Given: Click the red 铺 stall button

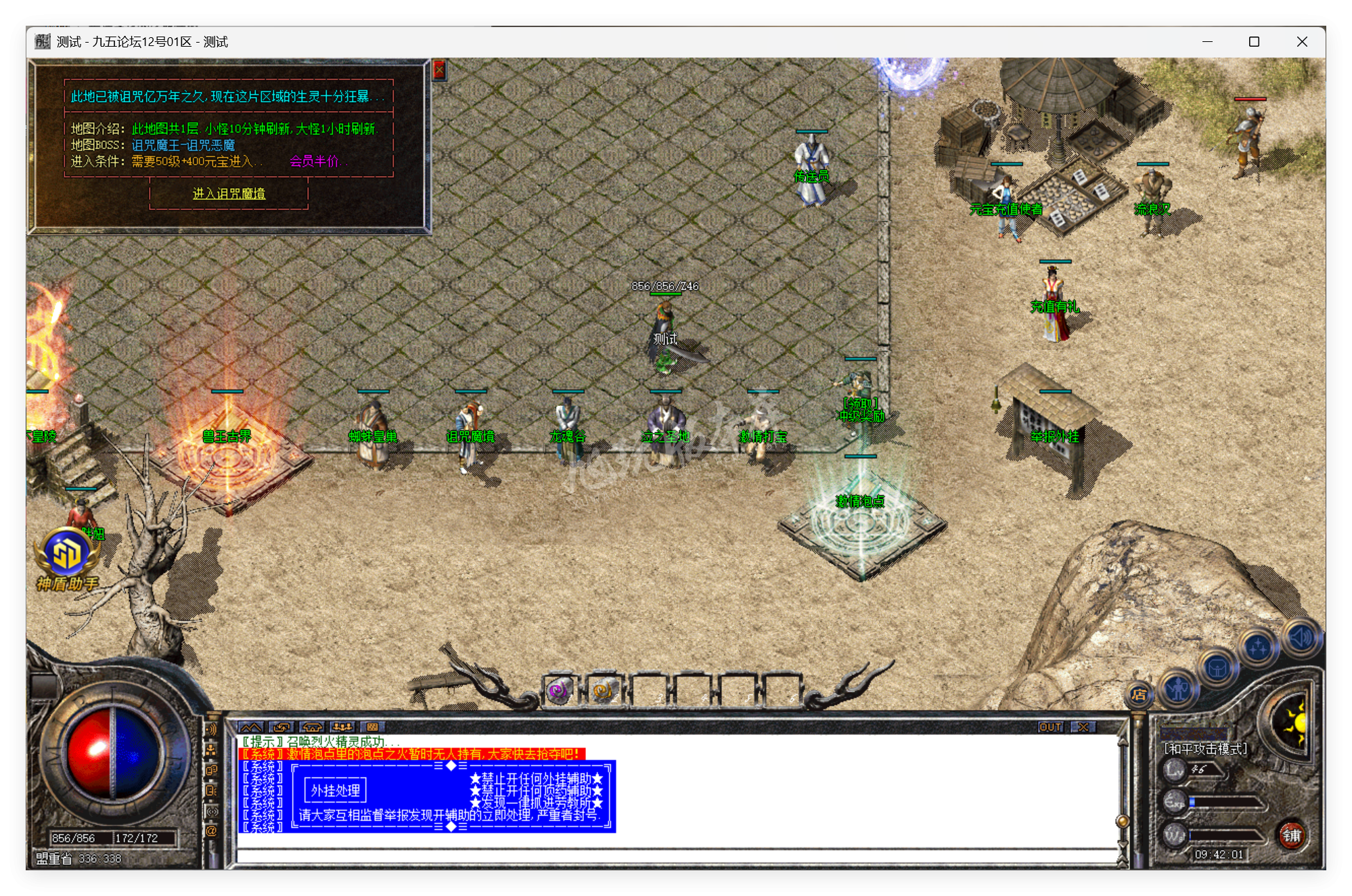Looking at the screenshot, I should [x=1293, y=835].
